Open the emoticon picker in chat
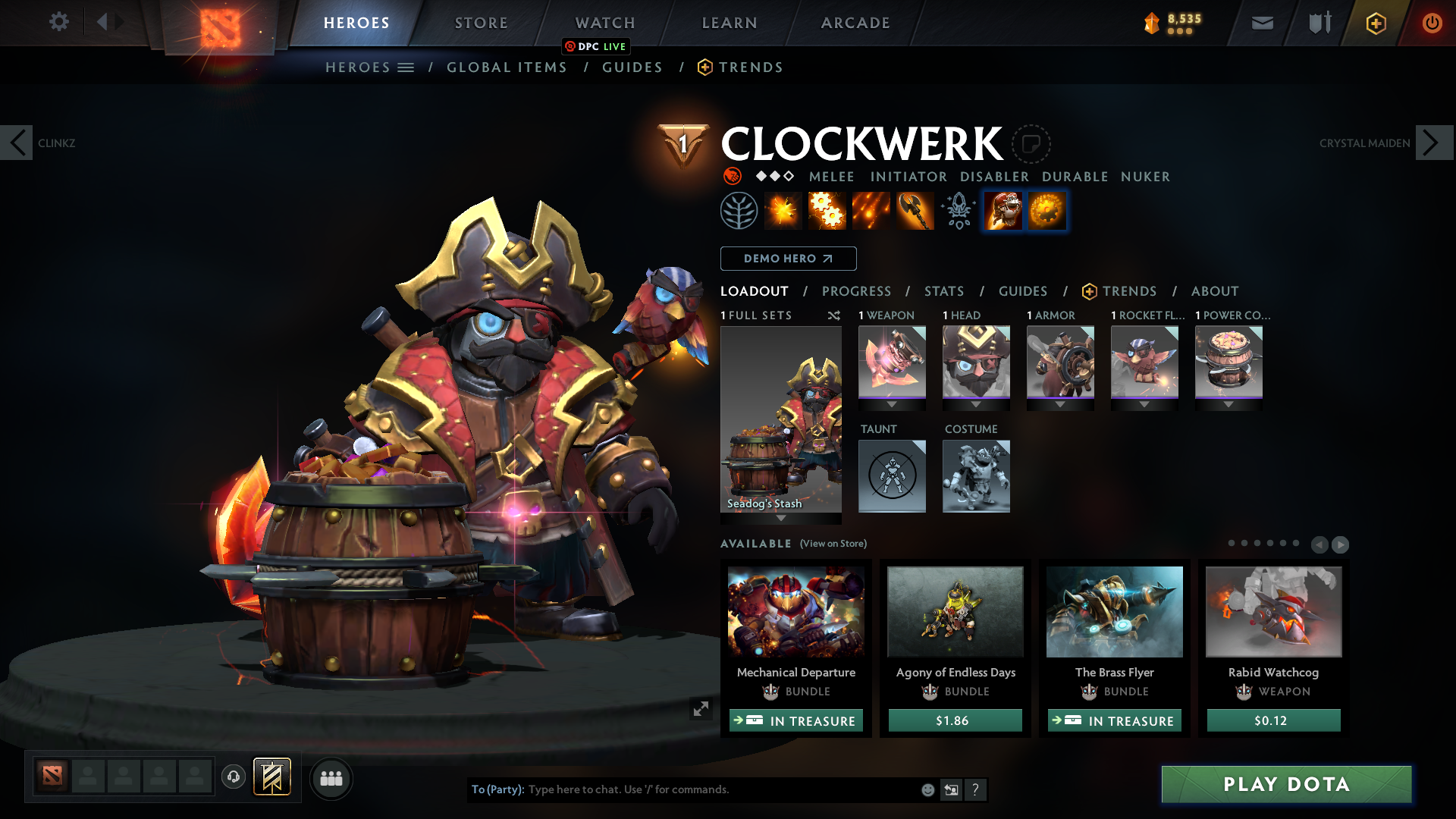Viewport: 1456px width, 819px height. tap(927, 789)
